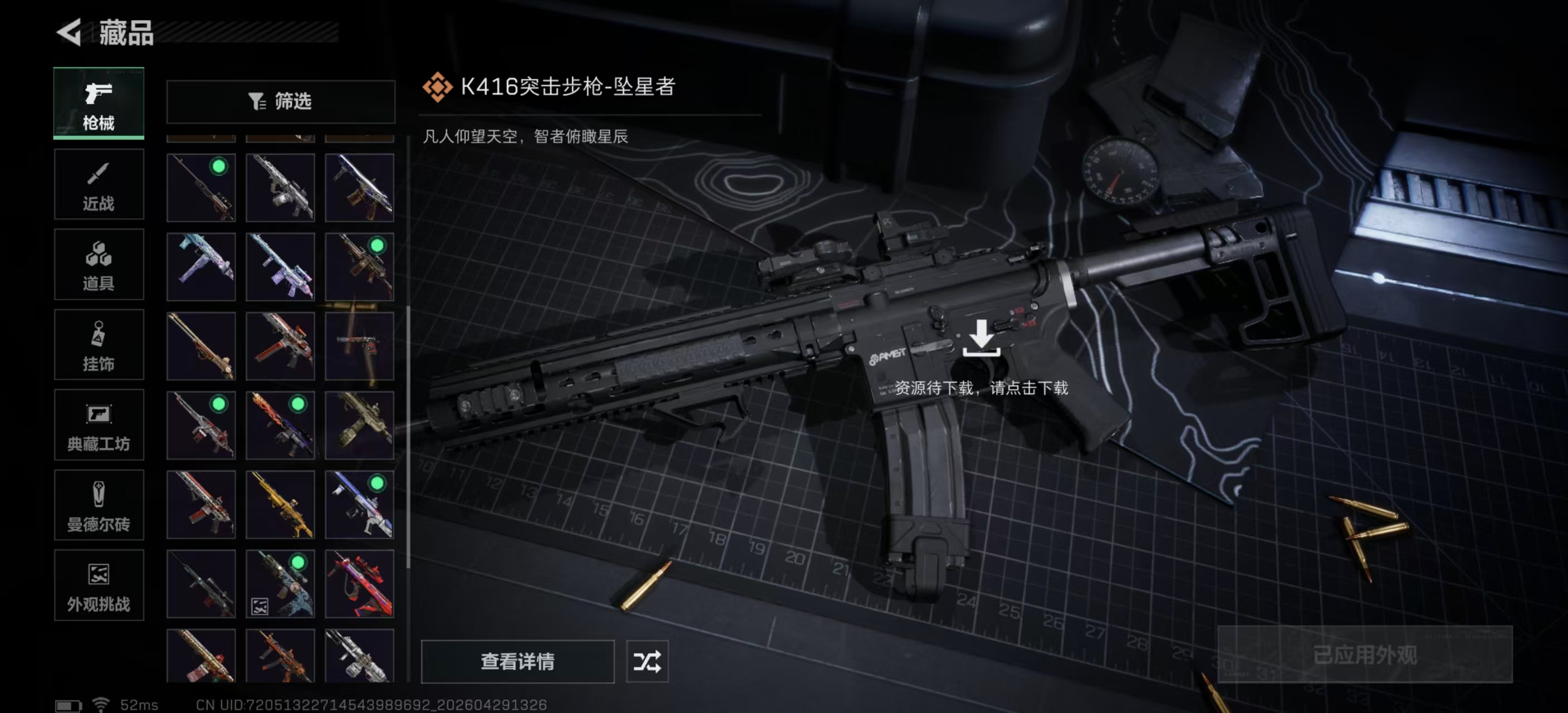Open the 外观挑战 challenge tab
This screenshot has width=1568, height=713.
[99, 585]
